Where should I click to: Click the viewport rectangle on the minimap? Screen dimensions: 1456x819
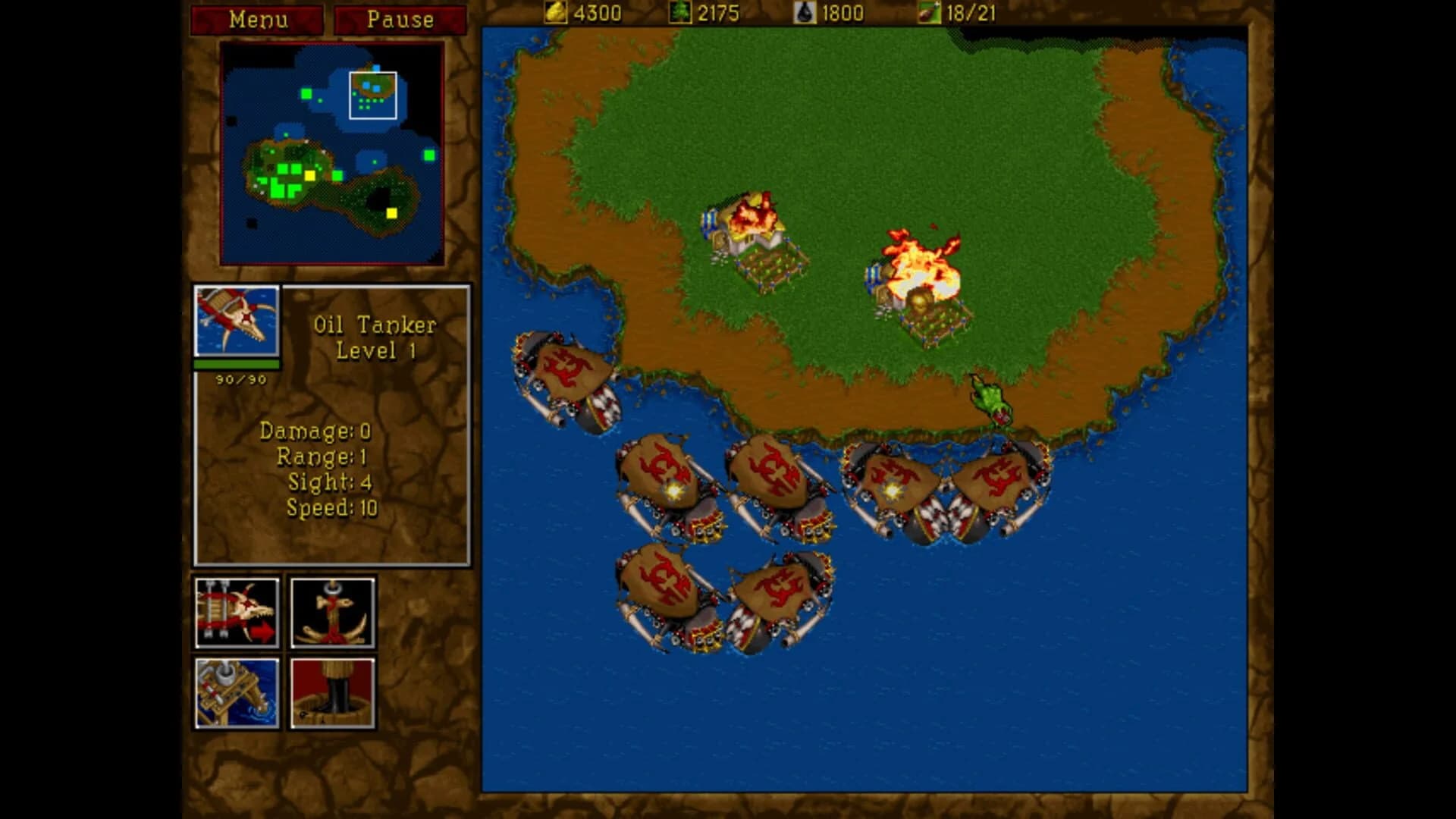point(373,95)
